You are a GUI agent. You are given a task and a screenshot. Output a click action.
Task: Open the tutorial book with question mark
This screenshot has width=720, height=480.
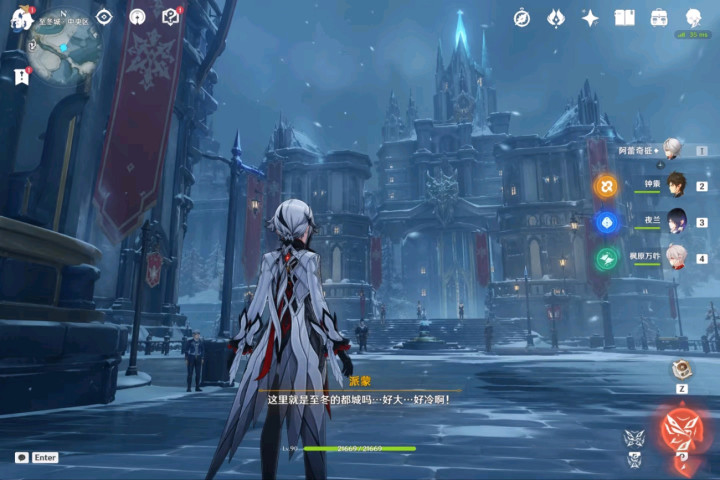pos(170,17)
